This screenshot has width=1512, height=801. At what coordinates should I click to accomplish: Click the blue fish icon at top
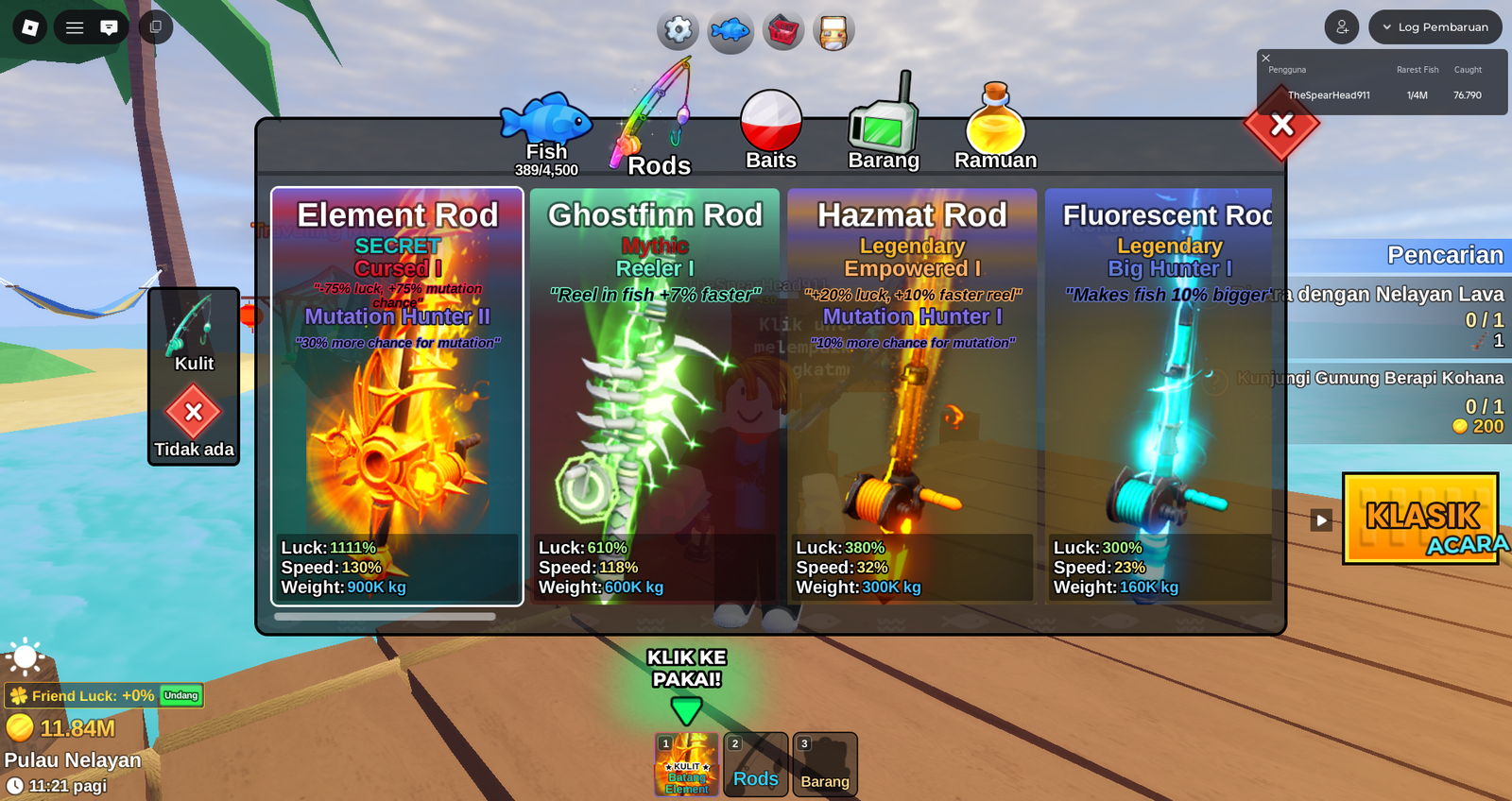730,31
